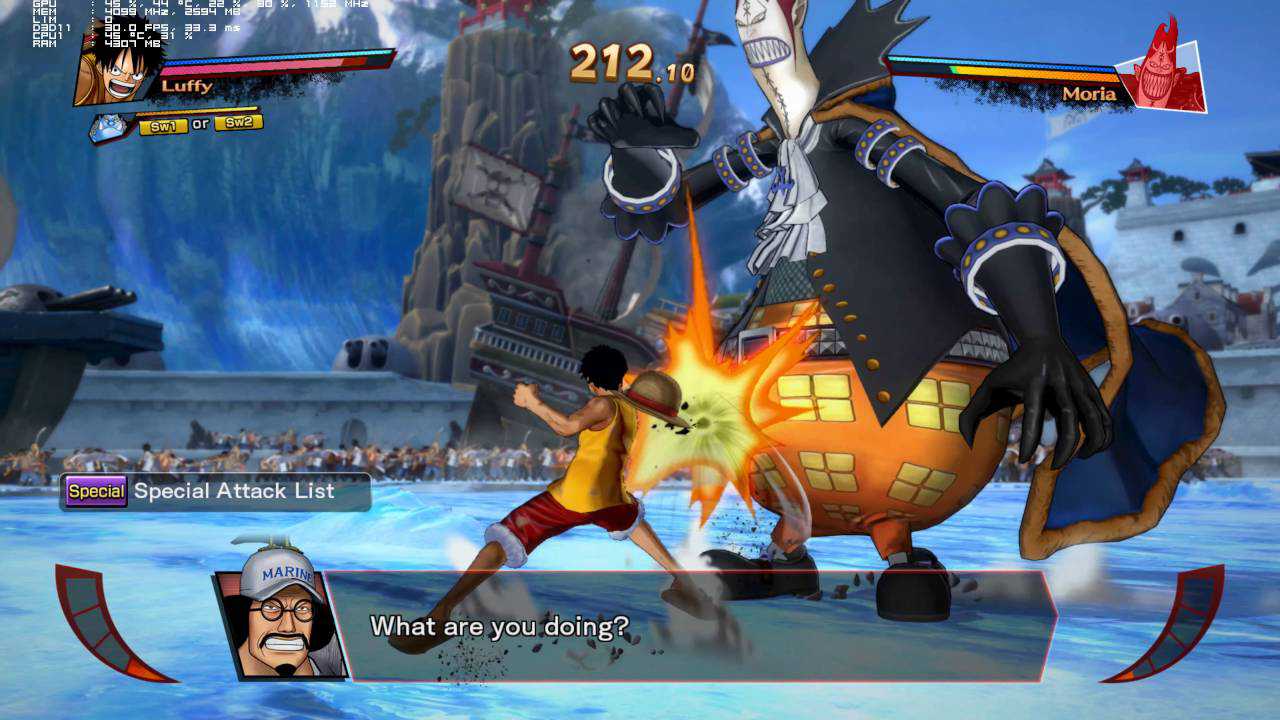Select the blue support character icon
1280x720 pixels.
110,127
